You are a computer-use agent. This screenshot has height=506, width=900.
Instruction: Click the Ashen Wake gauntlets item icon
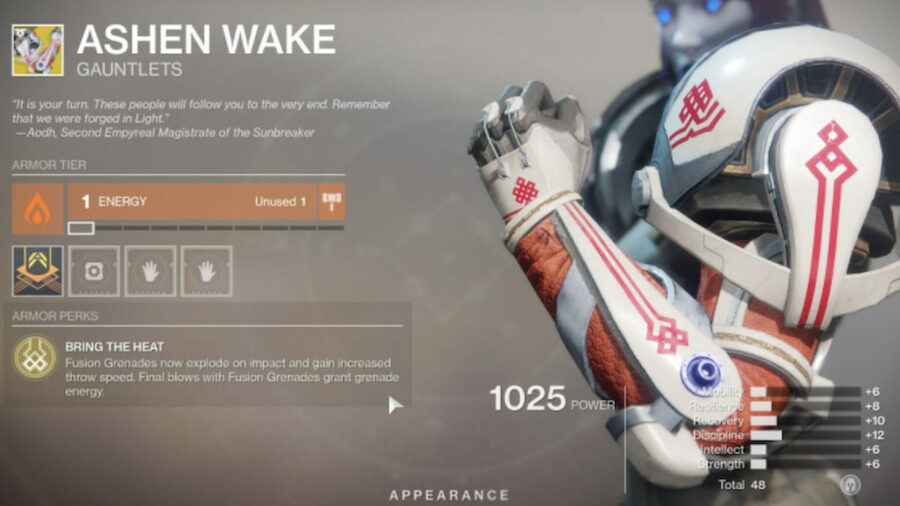coord(37,49)
